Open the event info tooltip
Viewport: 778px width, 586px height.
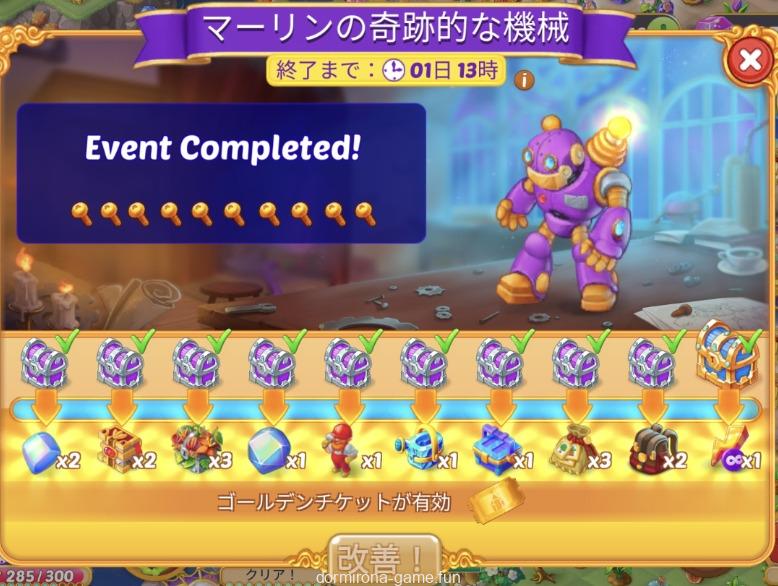(x=524, y=80)
